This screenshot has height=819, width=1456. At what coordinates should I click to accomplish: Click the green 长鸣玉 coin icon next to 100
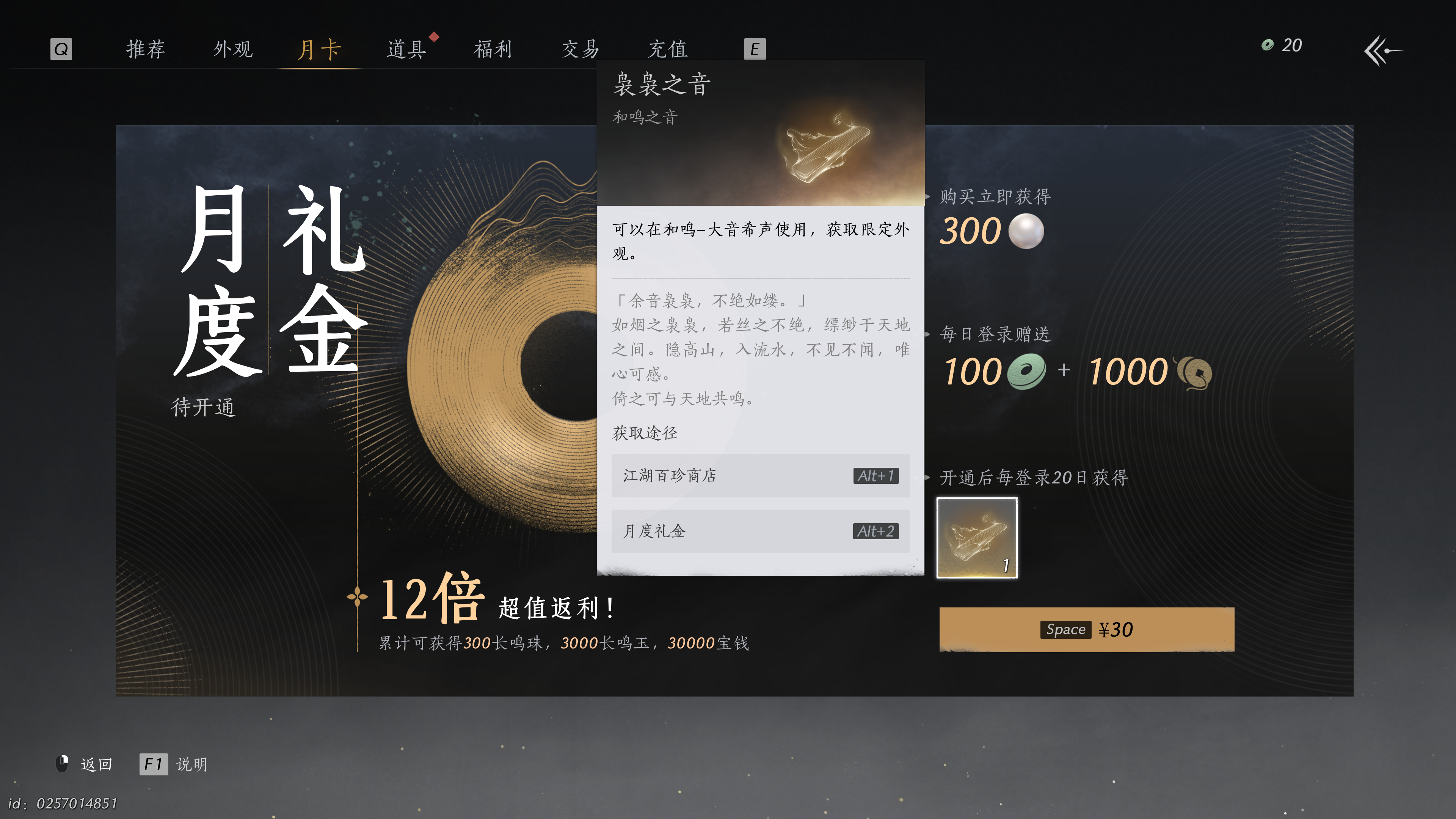[x=1028, y=371]
